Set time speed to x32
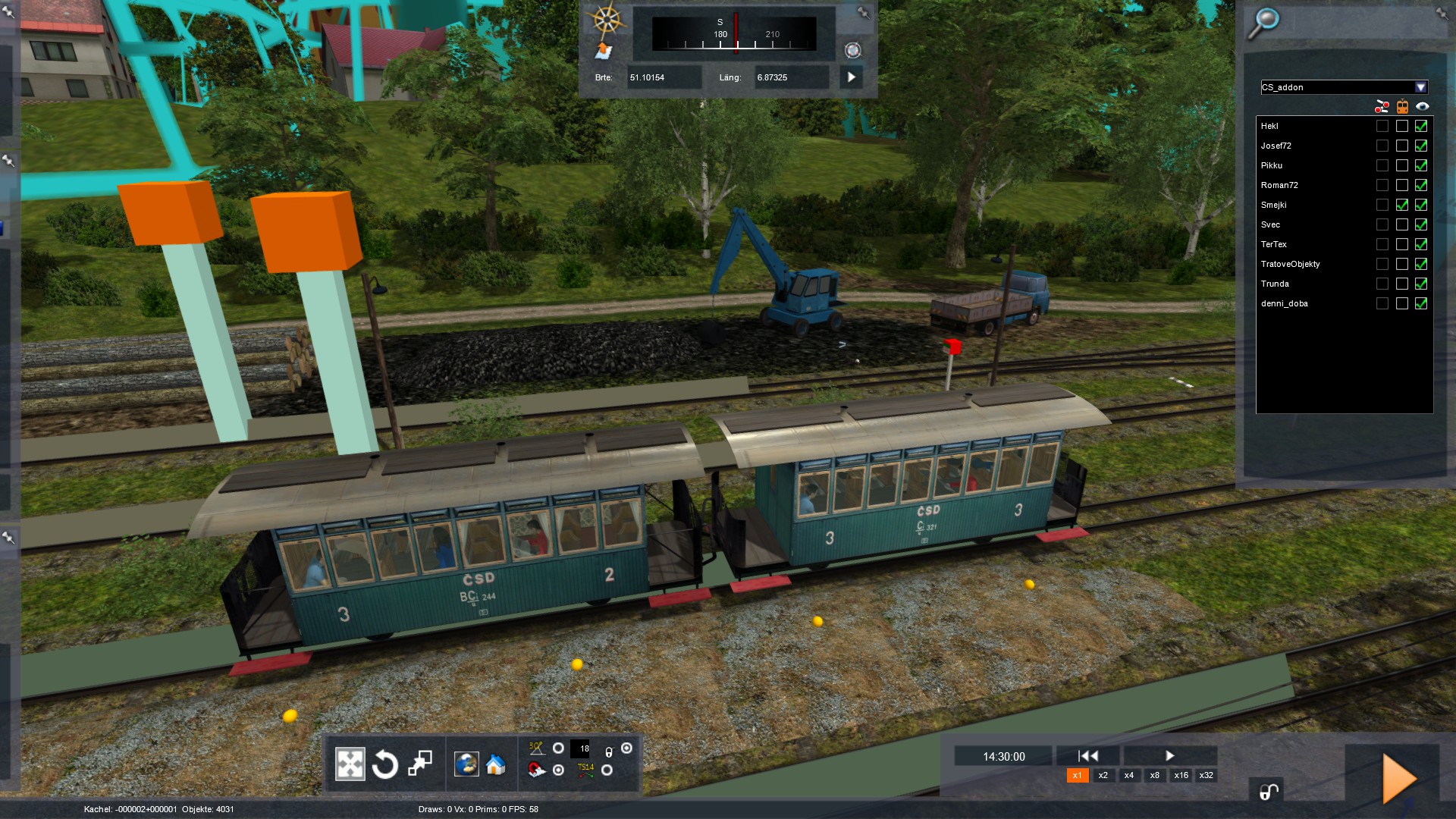Screen dimensions: 1456x819 click(x=1206, y=775)
